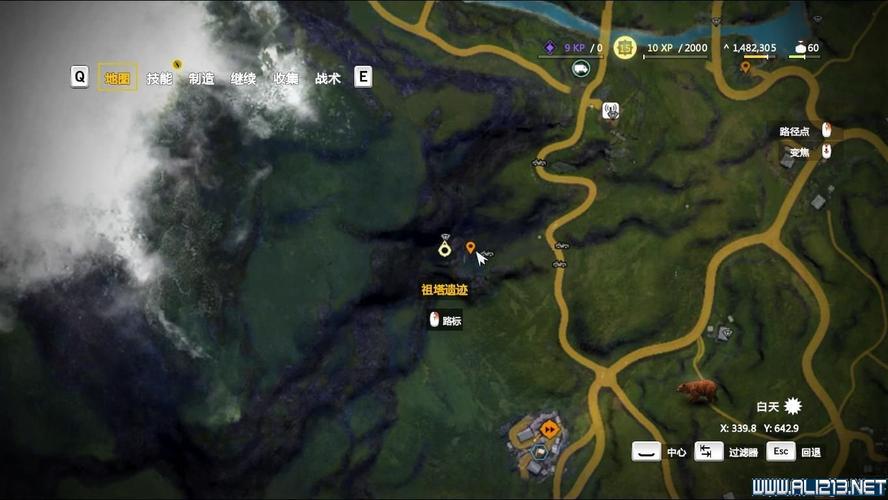
Task: Exit the map with 回退
Action: (781, 452)
